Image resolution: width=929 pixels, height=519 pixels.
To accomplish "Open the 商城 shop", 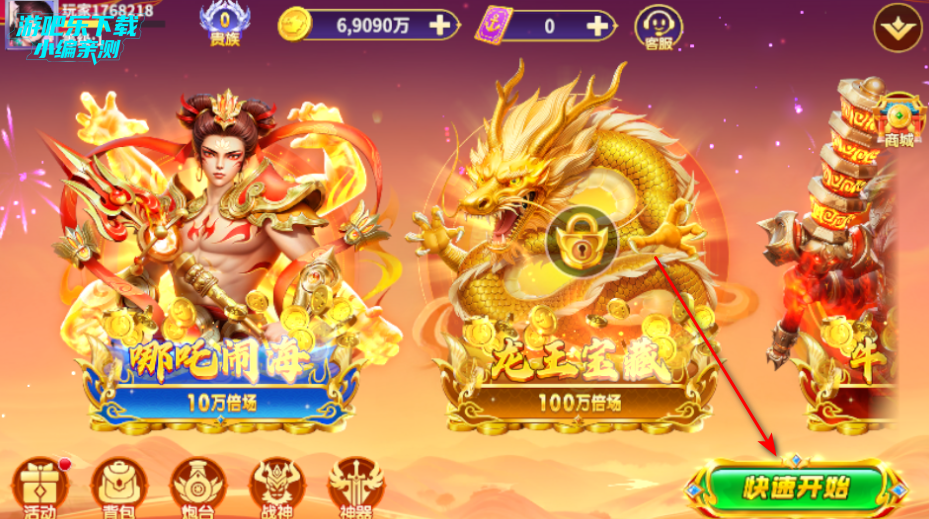I will pos(899,120).
